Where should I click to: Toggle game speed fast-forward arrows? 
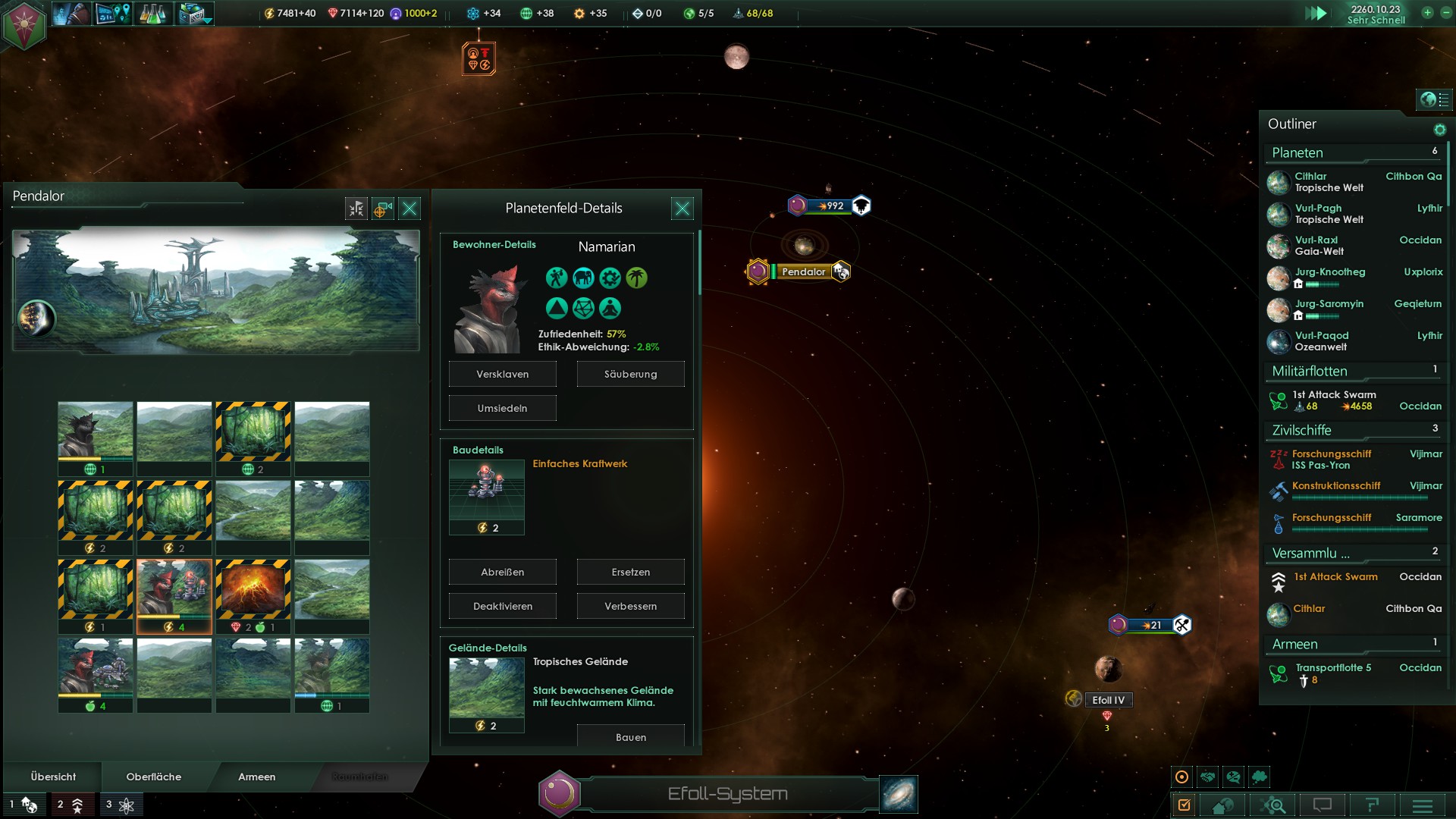1316,13
